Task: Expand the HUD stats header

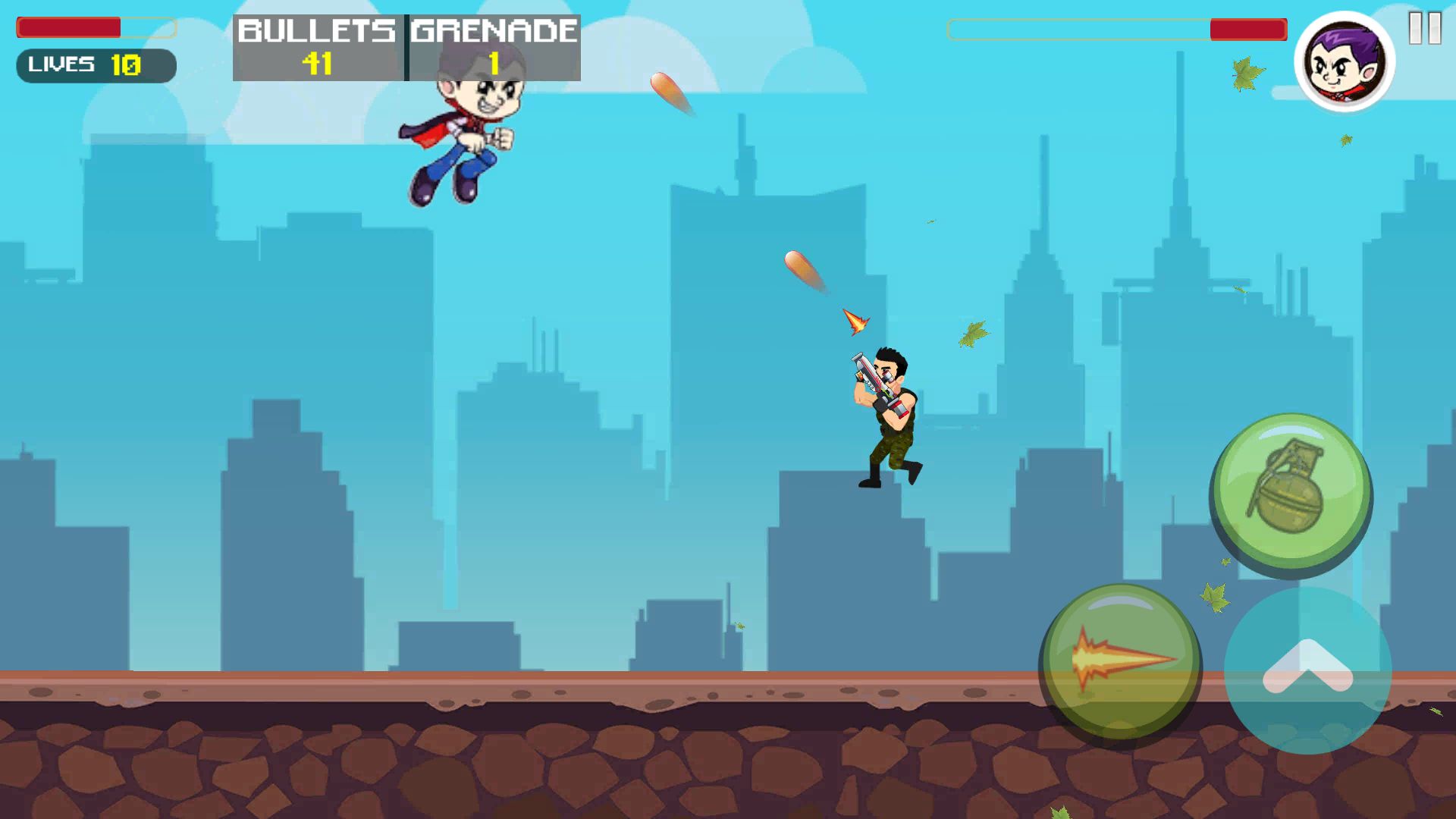Action: click(406, 47)
